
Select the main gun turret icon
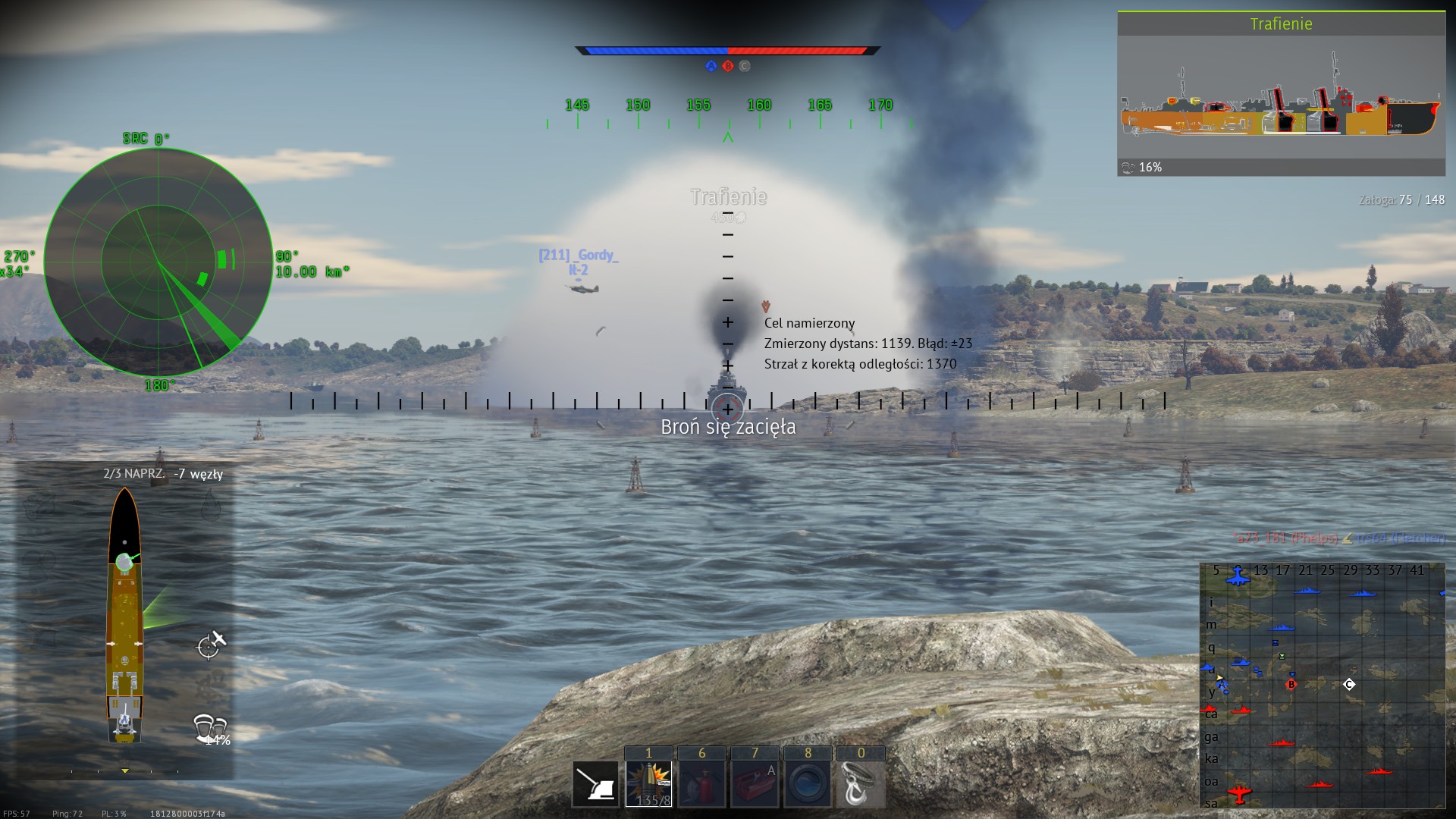(x=595, y=783)
